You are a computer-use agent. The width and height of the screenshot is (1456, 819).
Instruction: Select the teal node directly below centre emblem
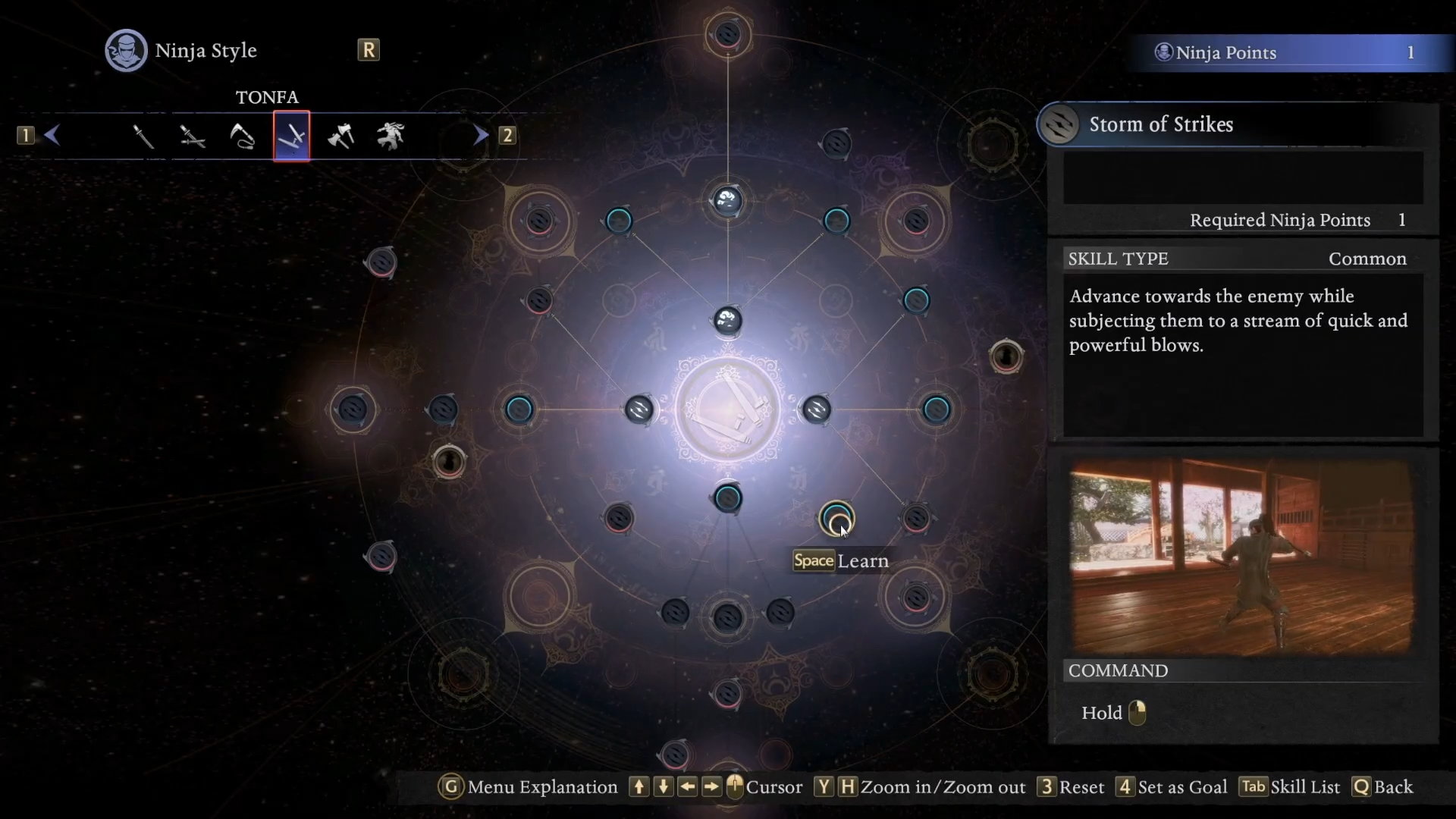(x=727, y=498)
